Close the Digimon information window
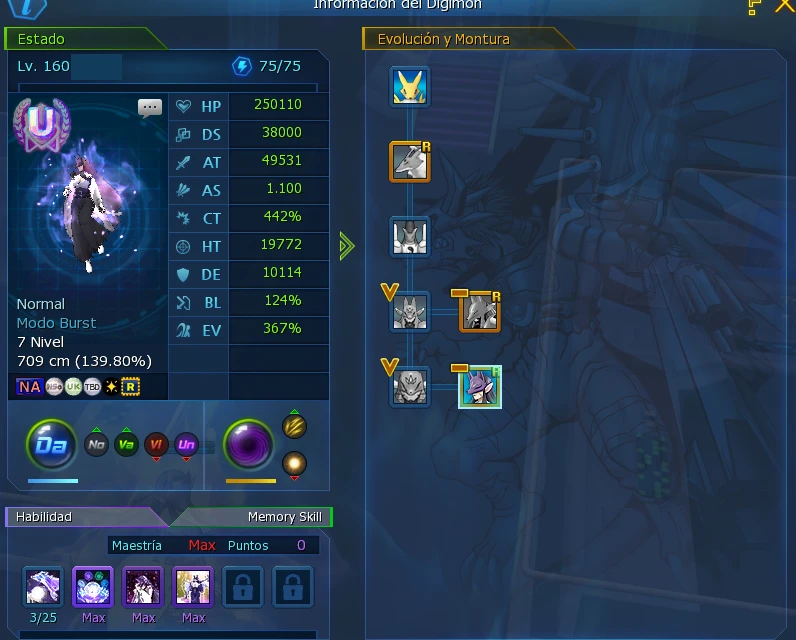 pyautogui.click(x=784, y=6)
